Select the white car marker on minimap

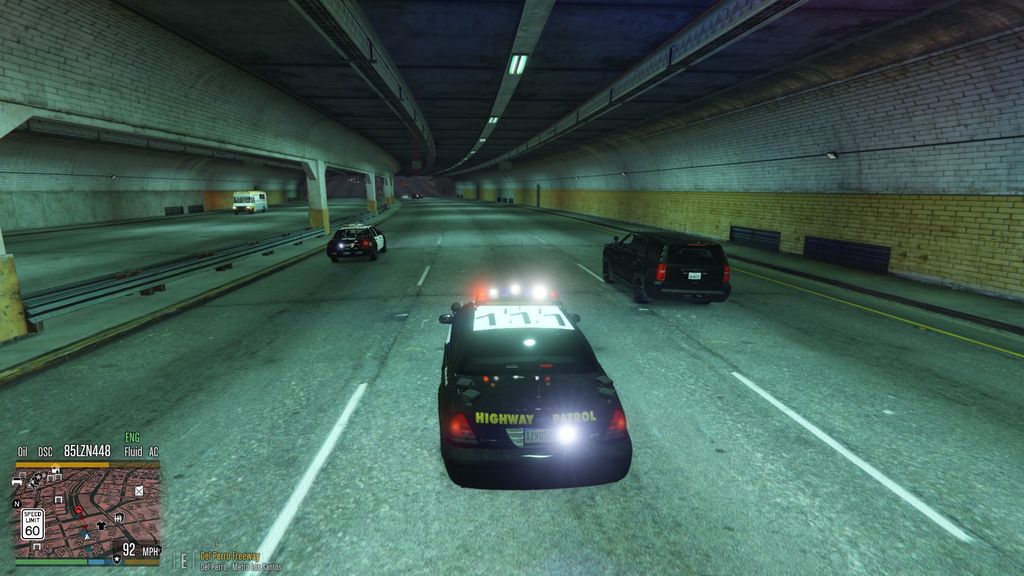pyautogui.click(x=18, y=482)
